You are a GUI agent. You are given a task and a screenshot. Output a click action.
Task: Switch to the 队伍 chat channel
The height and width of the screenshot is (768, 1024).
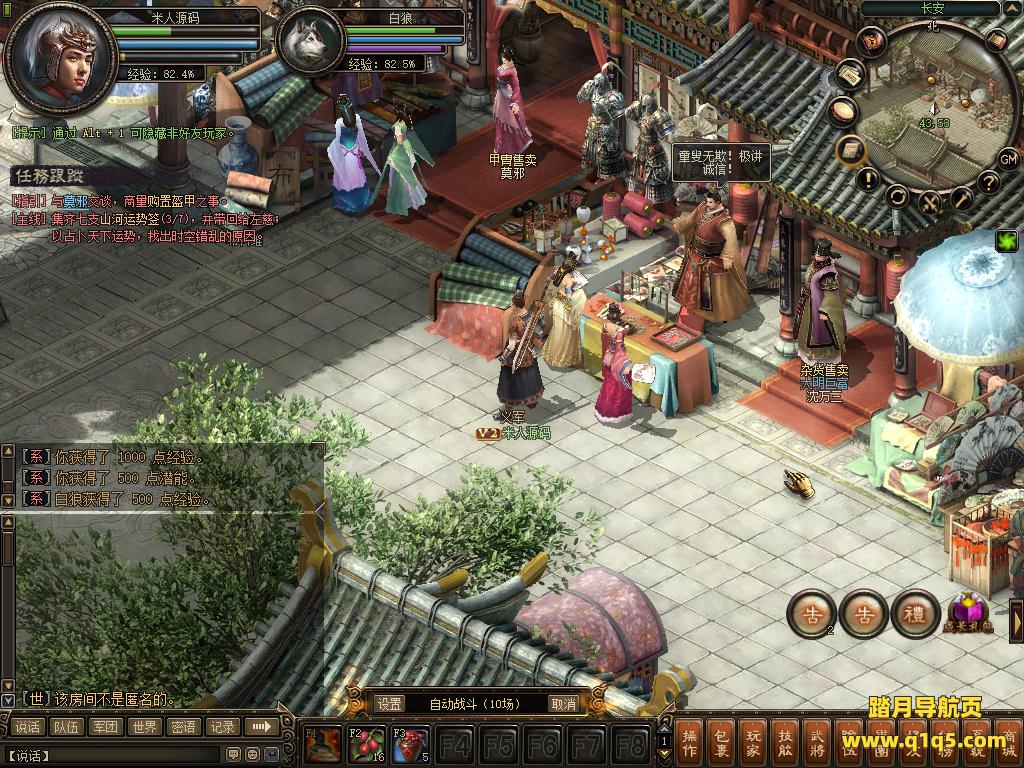pos(67,727)
